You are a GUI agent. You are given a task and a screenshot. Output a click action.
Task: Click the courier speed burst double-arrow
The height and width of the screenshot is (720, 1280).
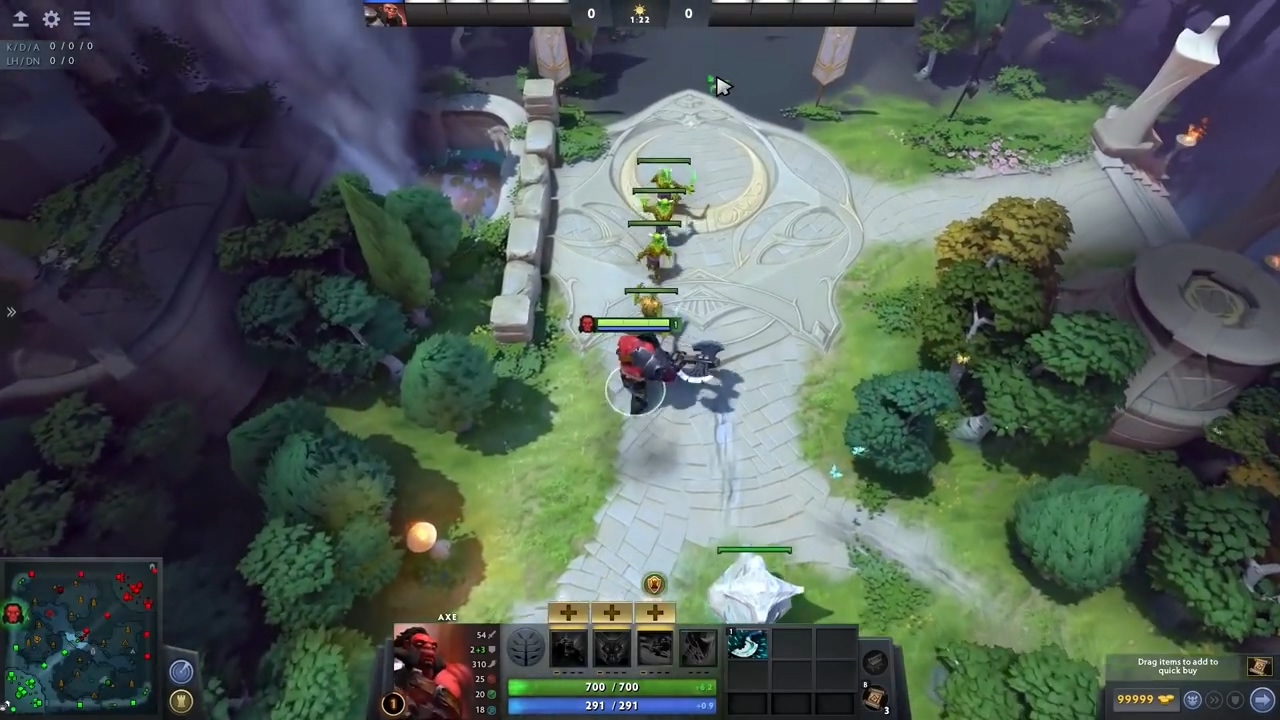(x=1215, y=699)
